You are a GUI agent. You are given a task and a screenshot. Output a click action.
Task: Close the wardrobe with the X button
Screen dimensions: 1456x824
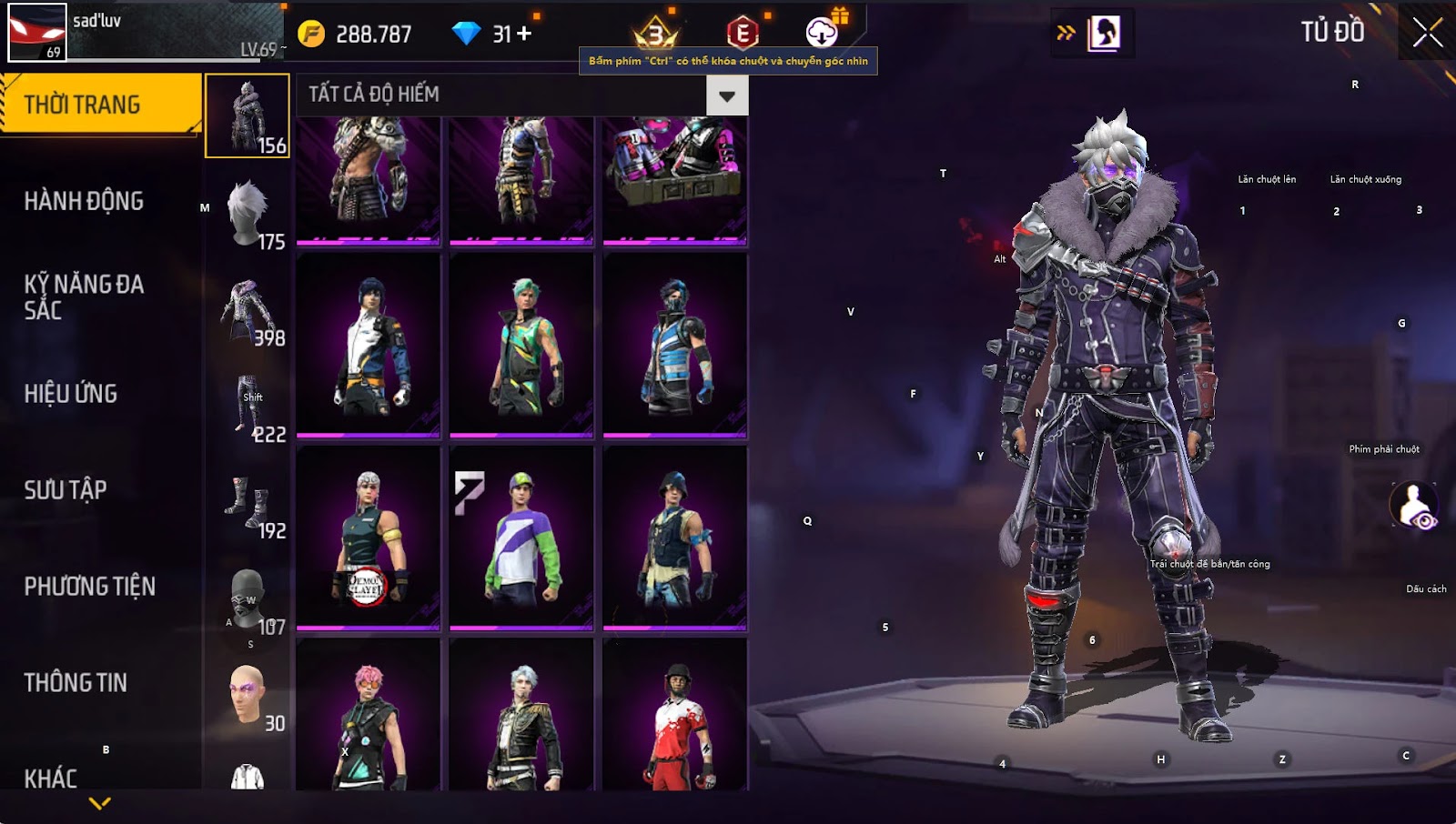point(1427,33)
